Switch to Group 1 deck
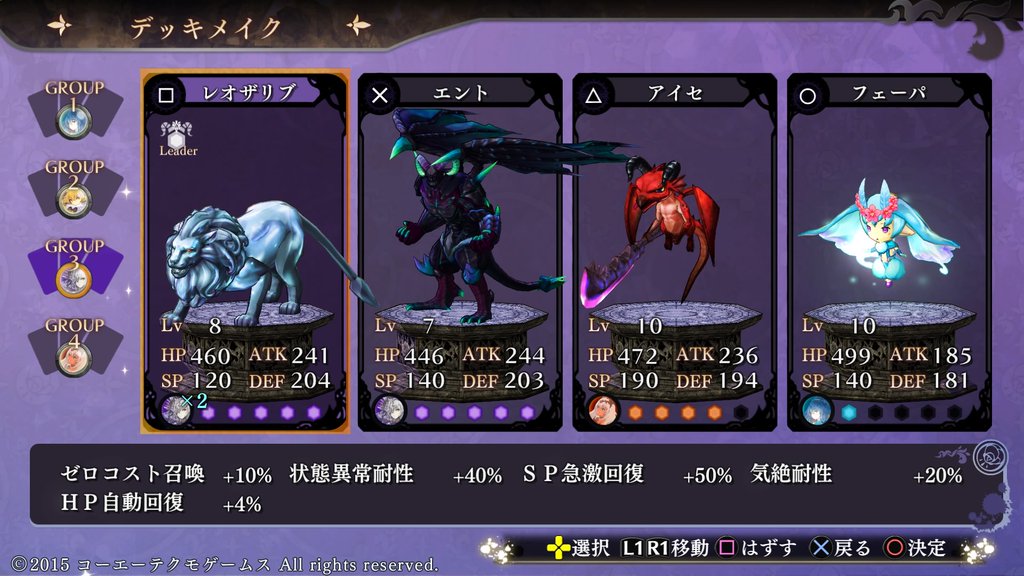 [x=74, y=108]
